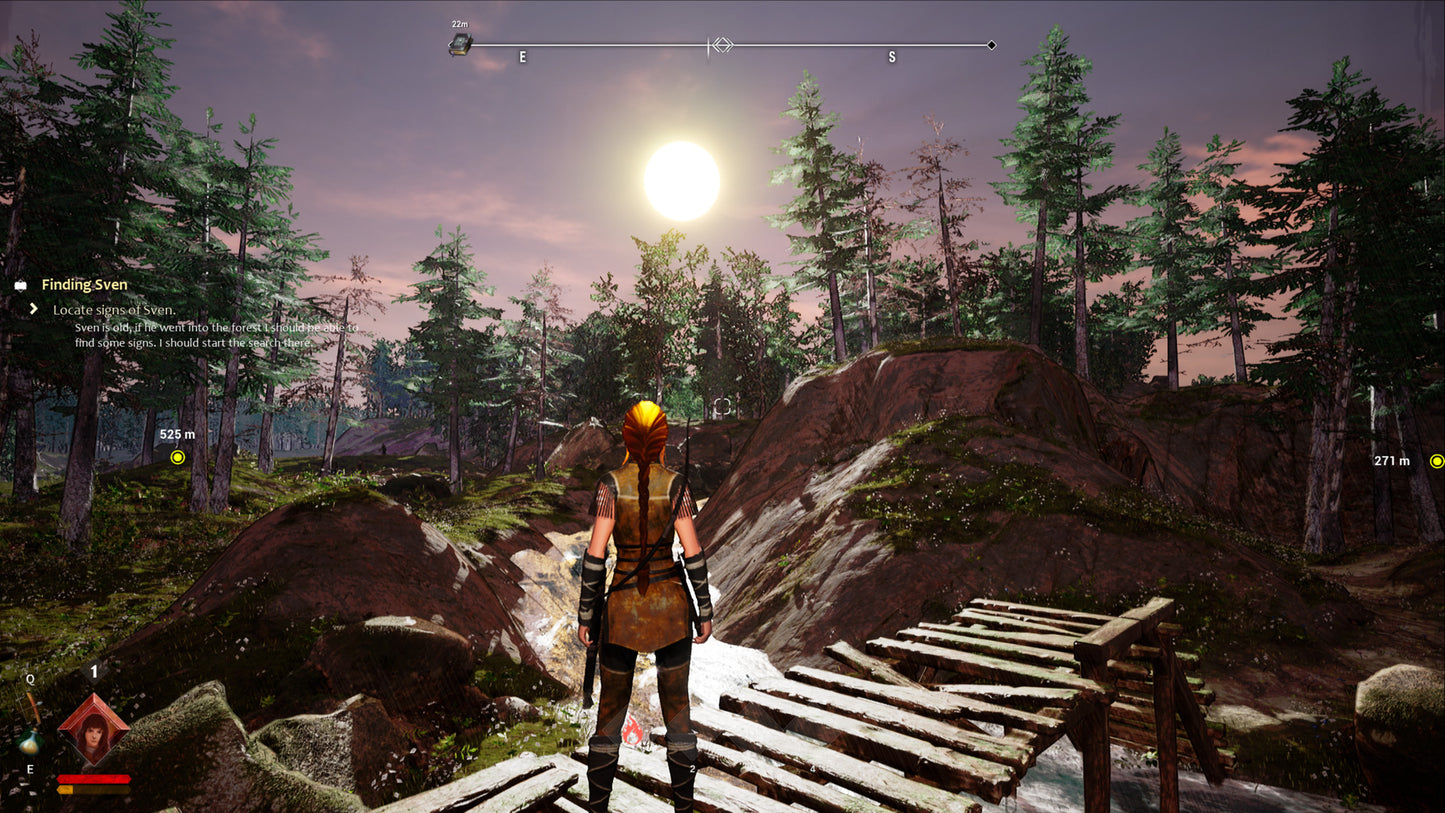Select the Locate signs of Sven objective text
1445x813 pixels.
pos(113,310)
